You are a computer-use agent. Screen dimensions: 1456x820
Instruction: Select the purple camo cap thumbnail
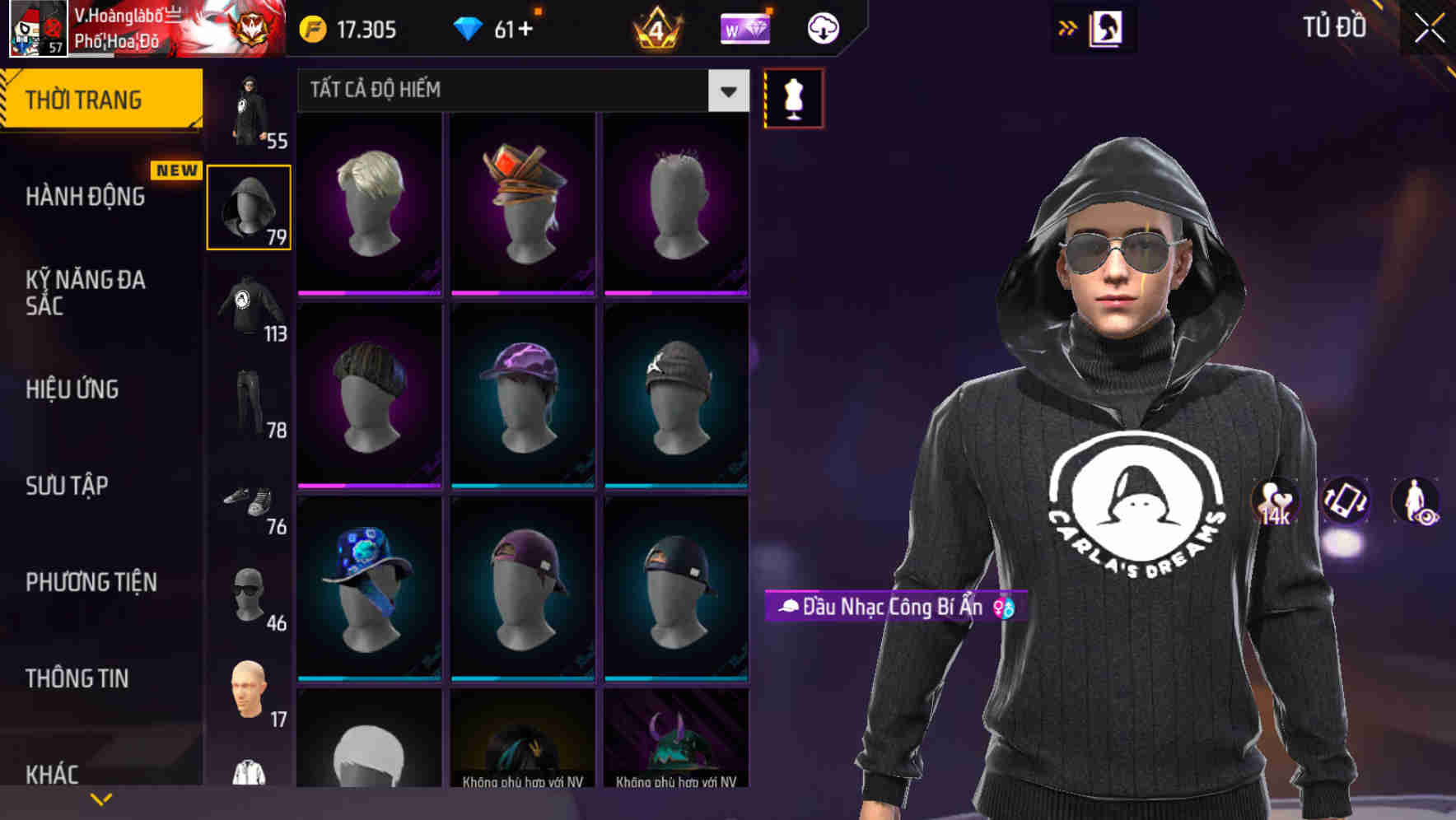tap(520, 395)
